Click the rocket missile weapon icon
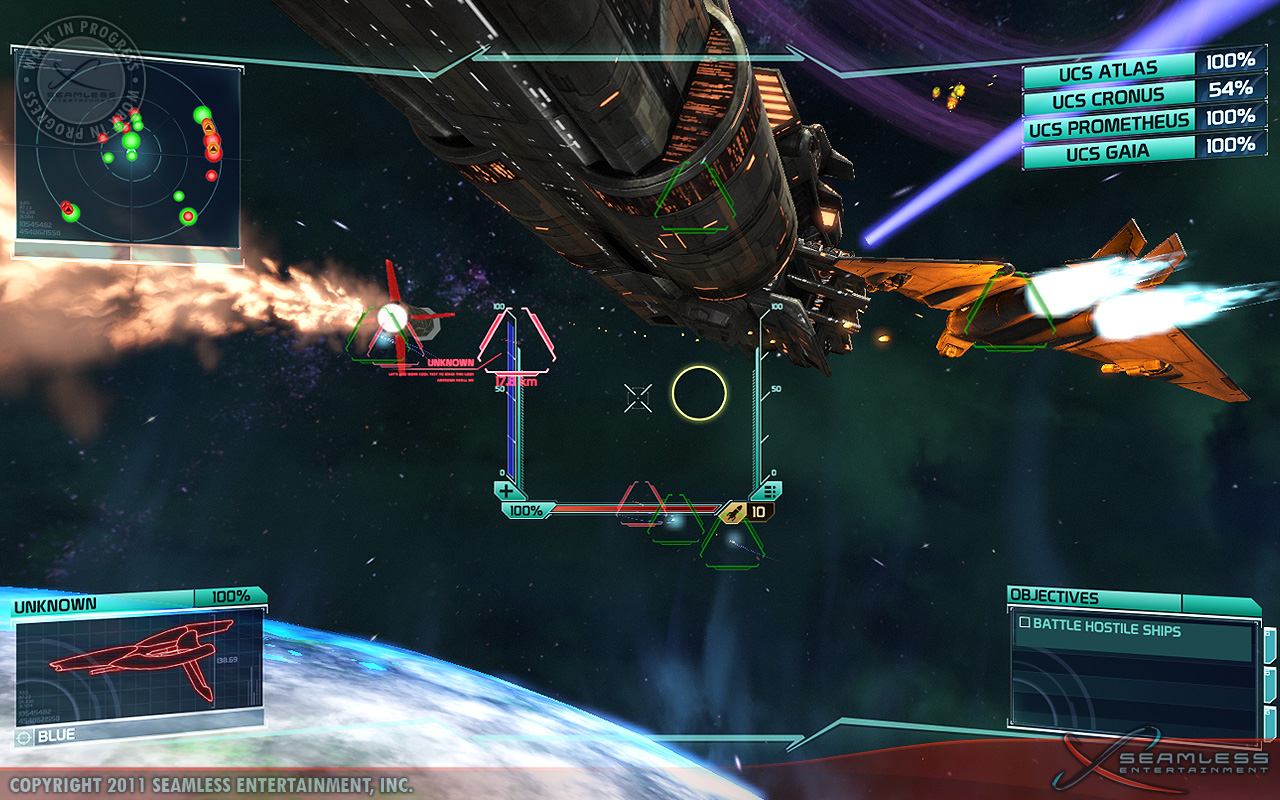The width and height of the screenshot is (1280, 800). pyautogui.click(x=734, y=512)
